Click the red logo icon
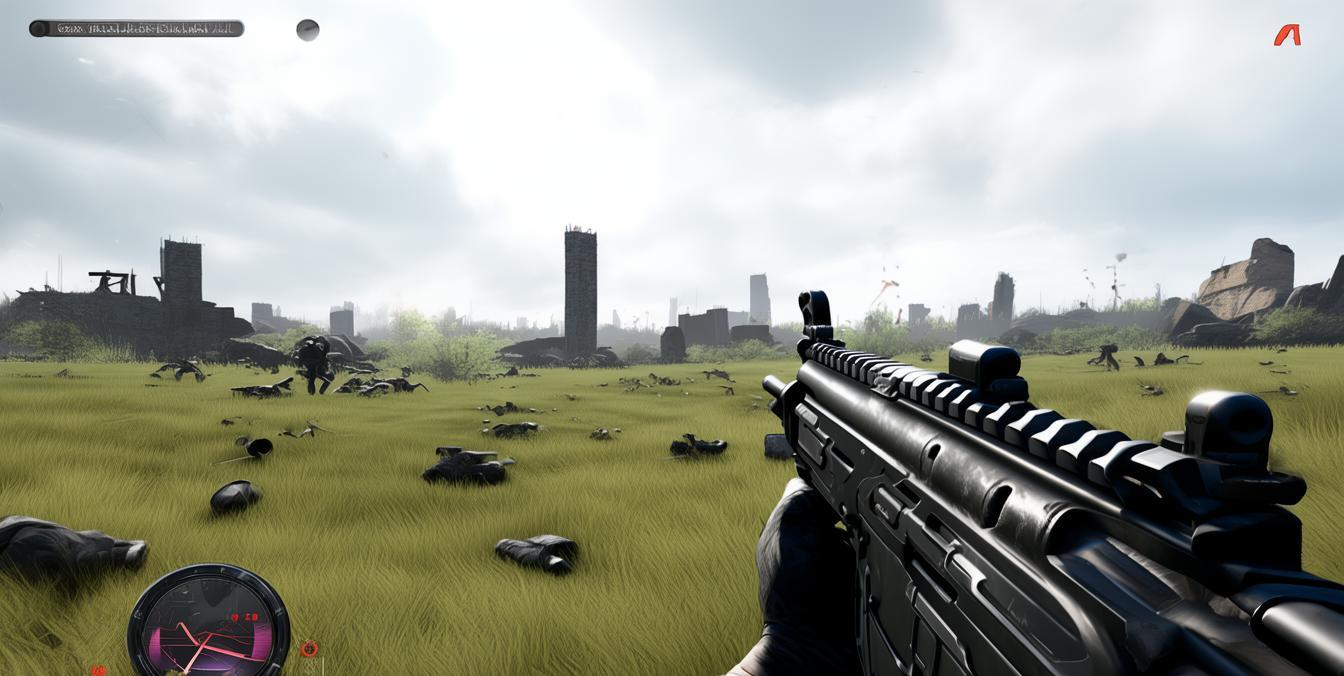 coord(1287,35)
